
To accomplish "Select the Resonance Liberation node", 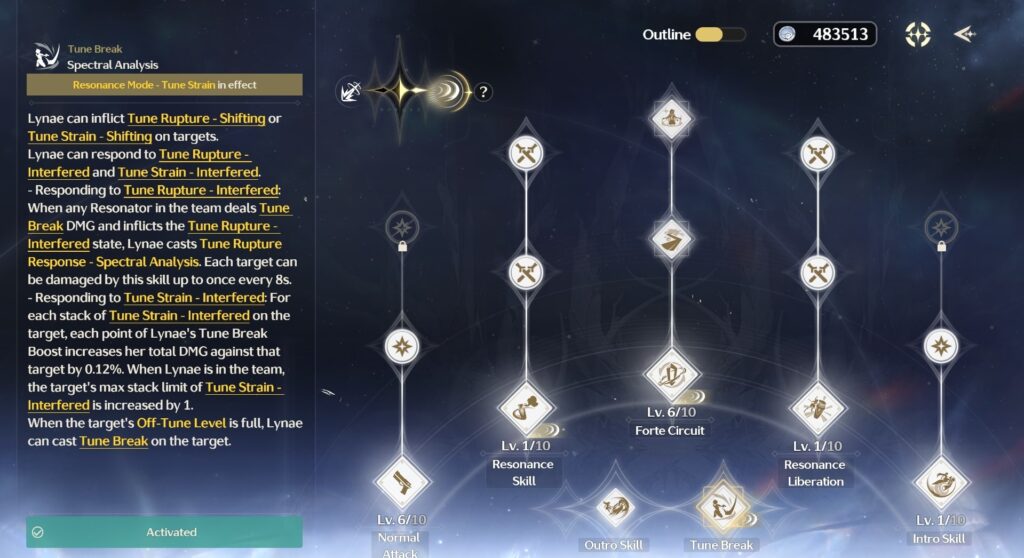I will [x=817, y=408].
